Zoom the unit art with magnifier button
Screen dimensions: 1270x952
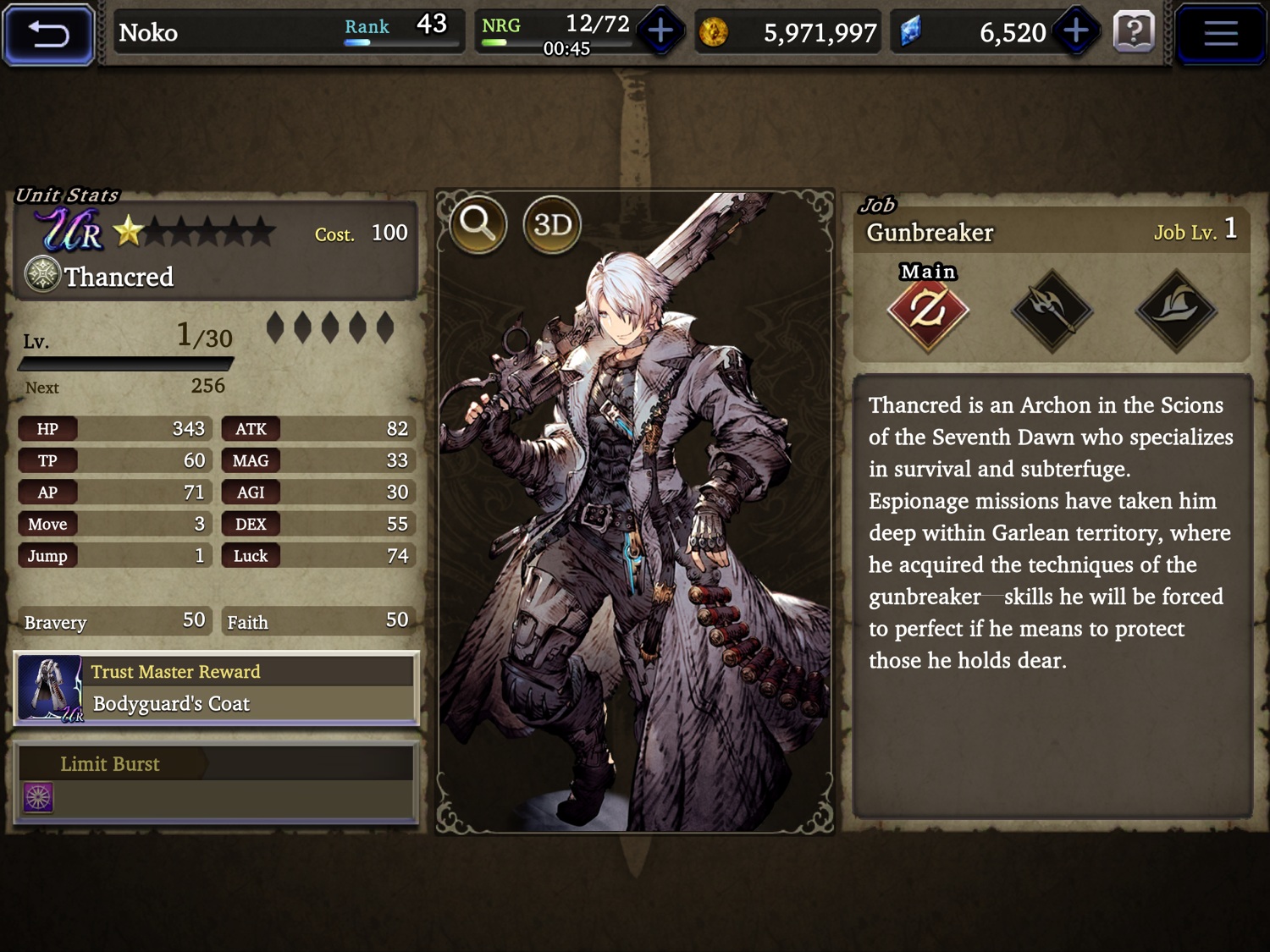(478, 224)
